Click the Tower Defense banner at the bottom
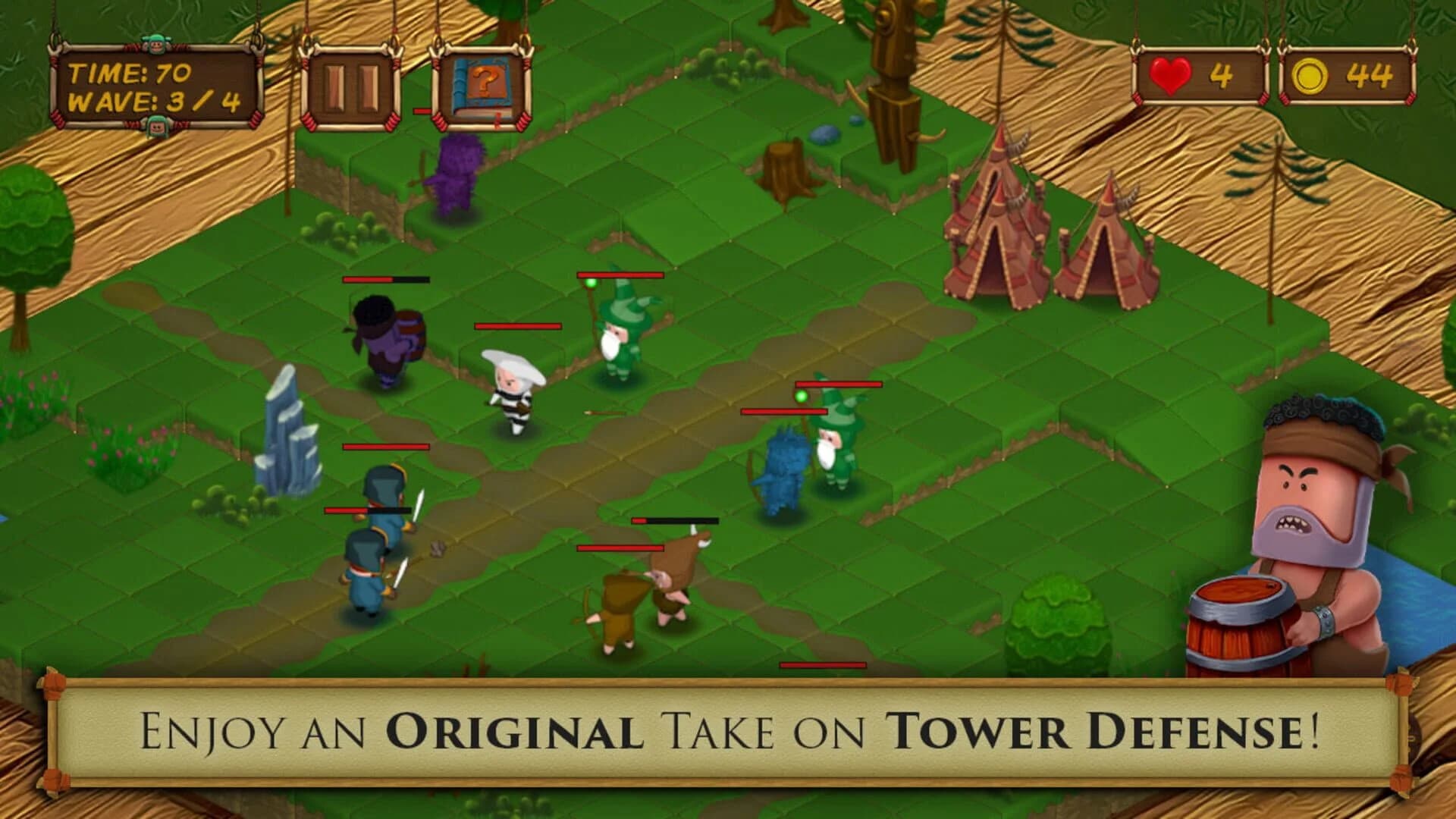This screenshot has height=819, width=1456. click(x=728, y=732)
